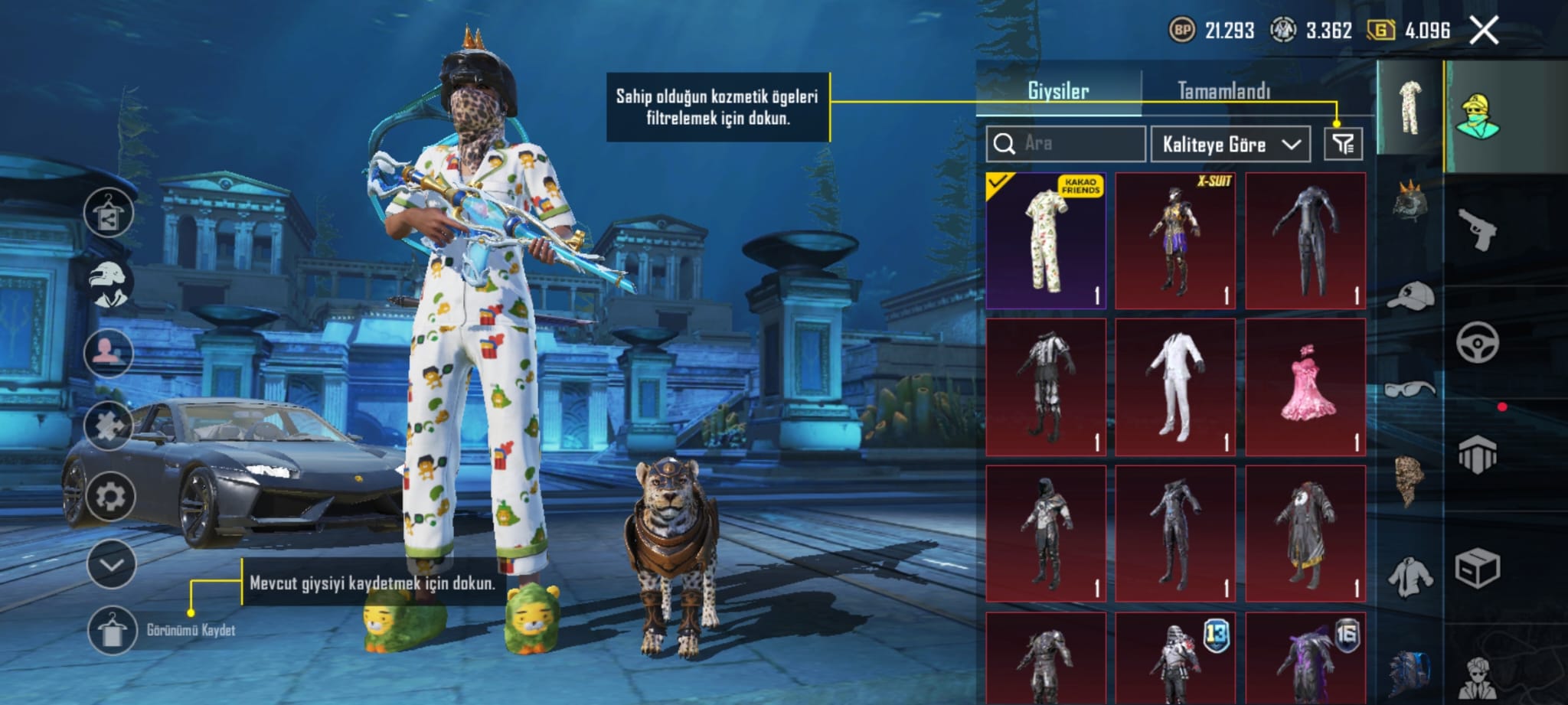The width and height of the screenshot is (1568, 705).
Task: Open the crate box category
Action: pos(1477,568)
